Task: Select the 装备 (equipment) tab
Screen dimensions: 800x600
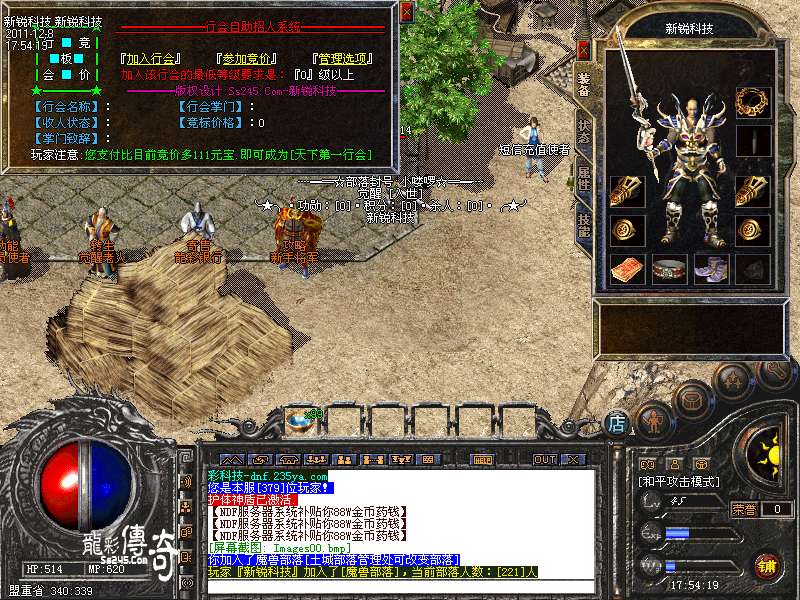Action: (584, 87)
